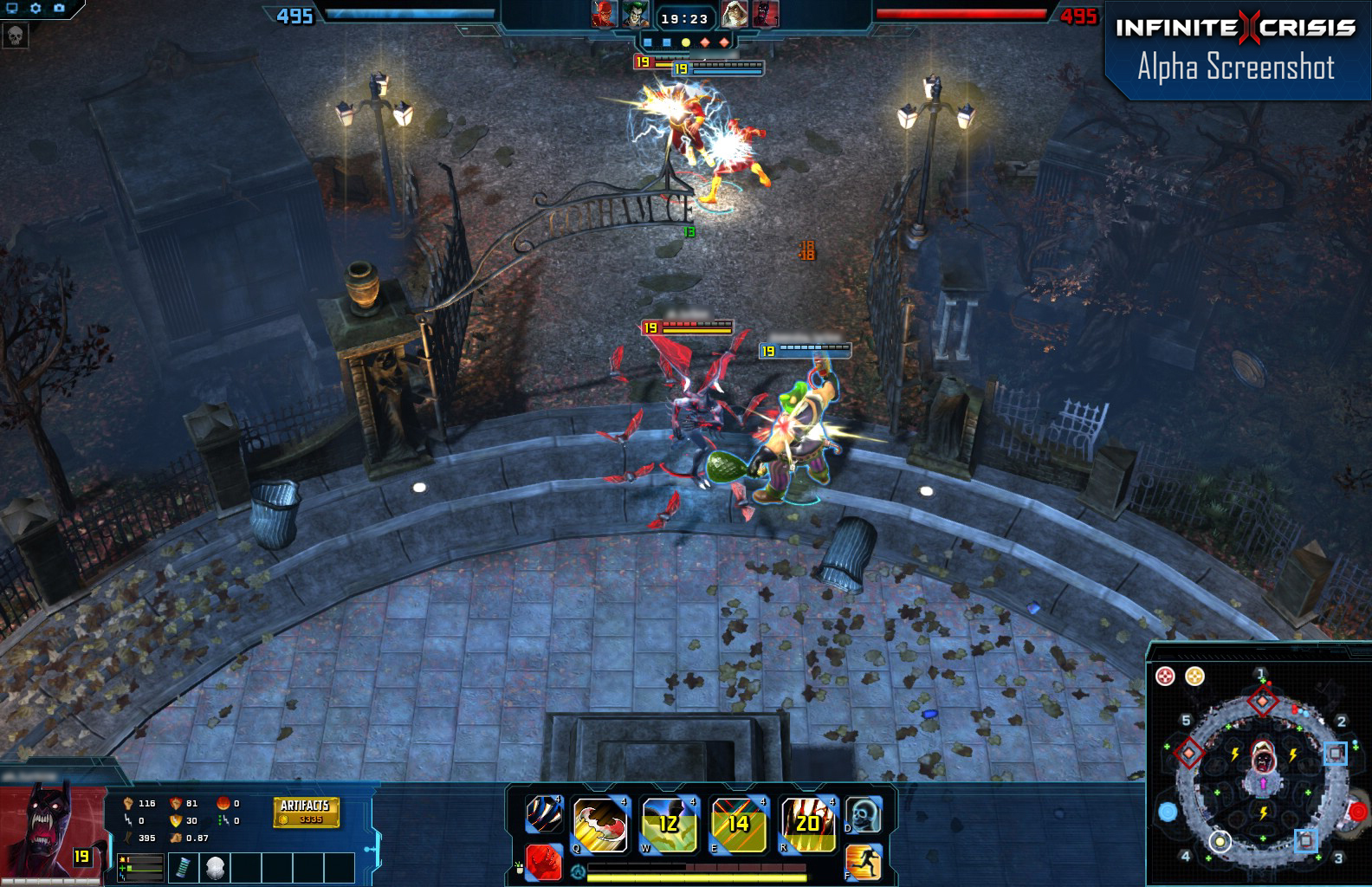This screenshot has width=1372, height=887.
Task: Click the skull icon below the top-left menu
Action: point(16,36)
